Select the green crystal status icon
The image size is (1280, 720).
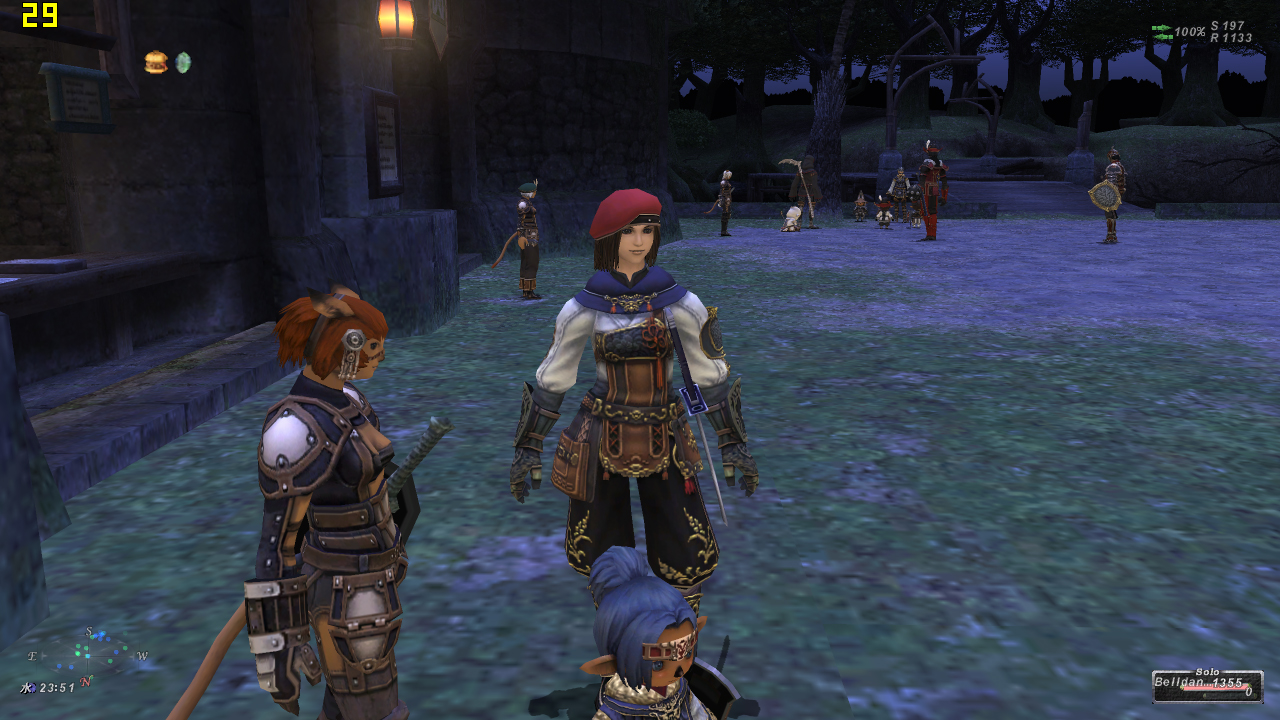click(x=183, y=62)
